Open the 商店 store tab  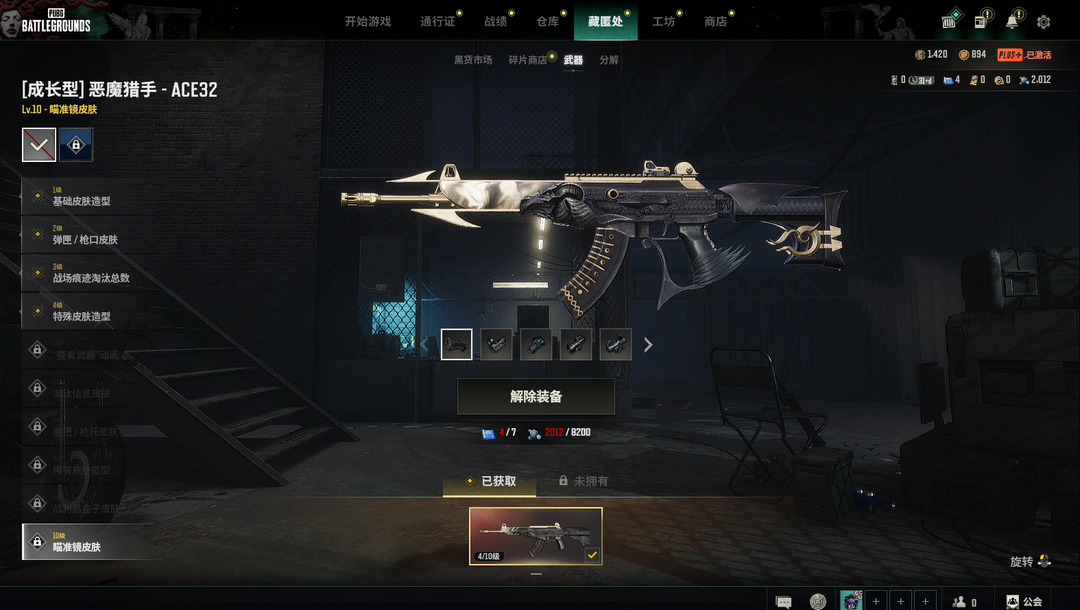point(715,21)
